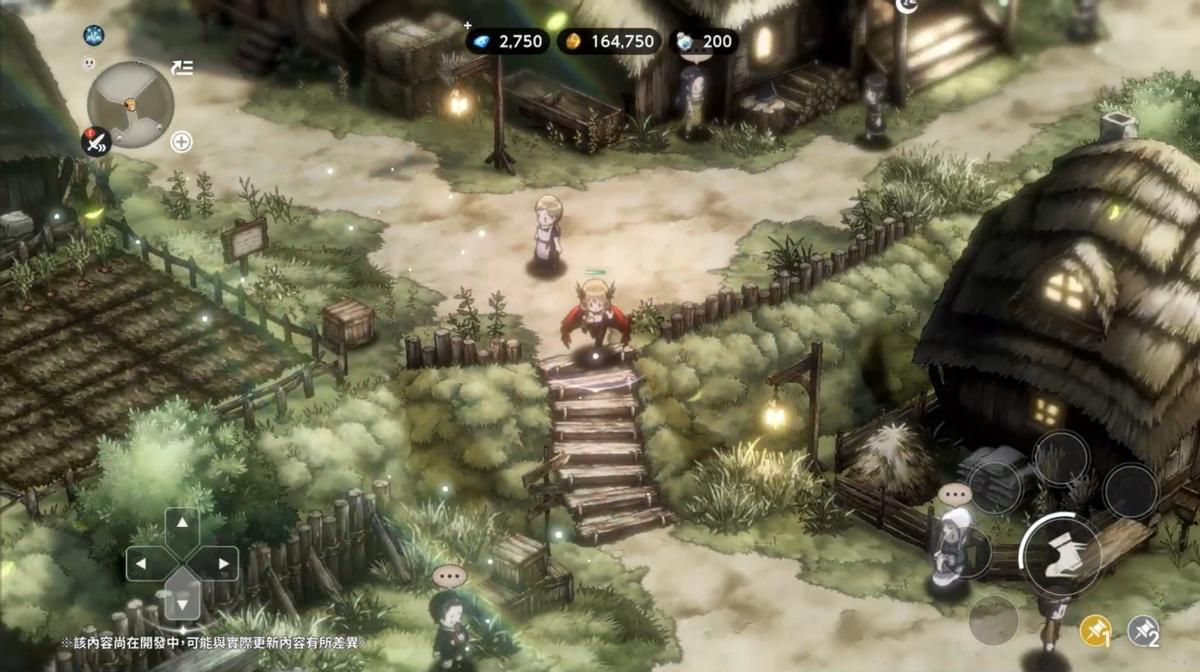
Task: Open the gold coin 164,750 currency pill
Action: 607,41
